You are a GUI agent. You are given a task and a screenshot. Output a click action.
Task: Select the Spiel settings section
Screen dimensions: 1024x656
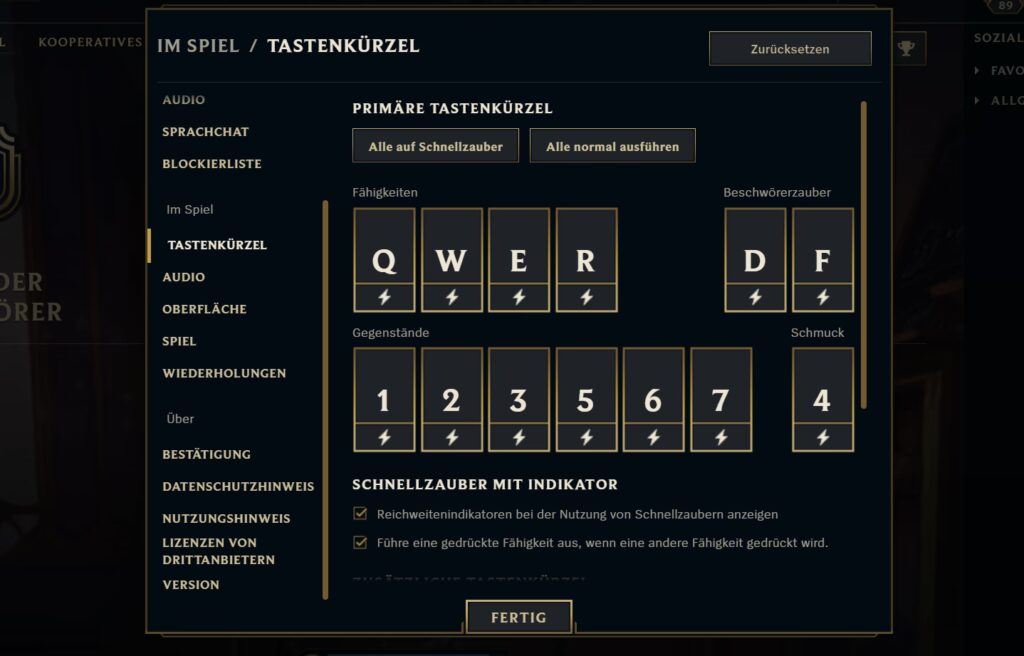(179, 341)
